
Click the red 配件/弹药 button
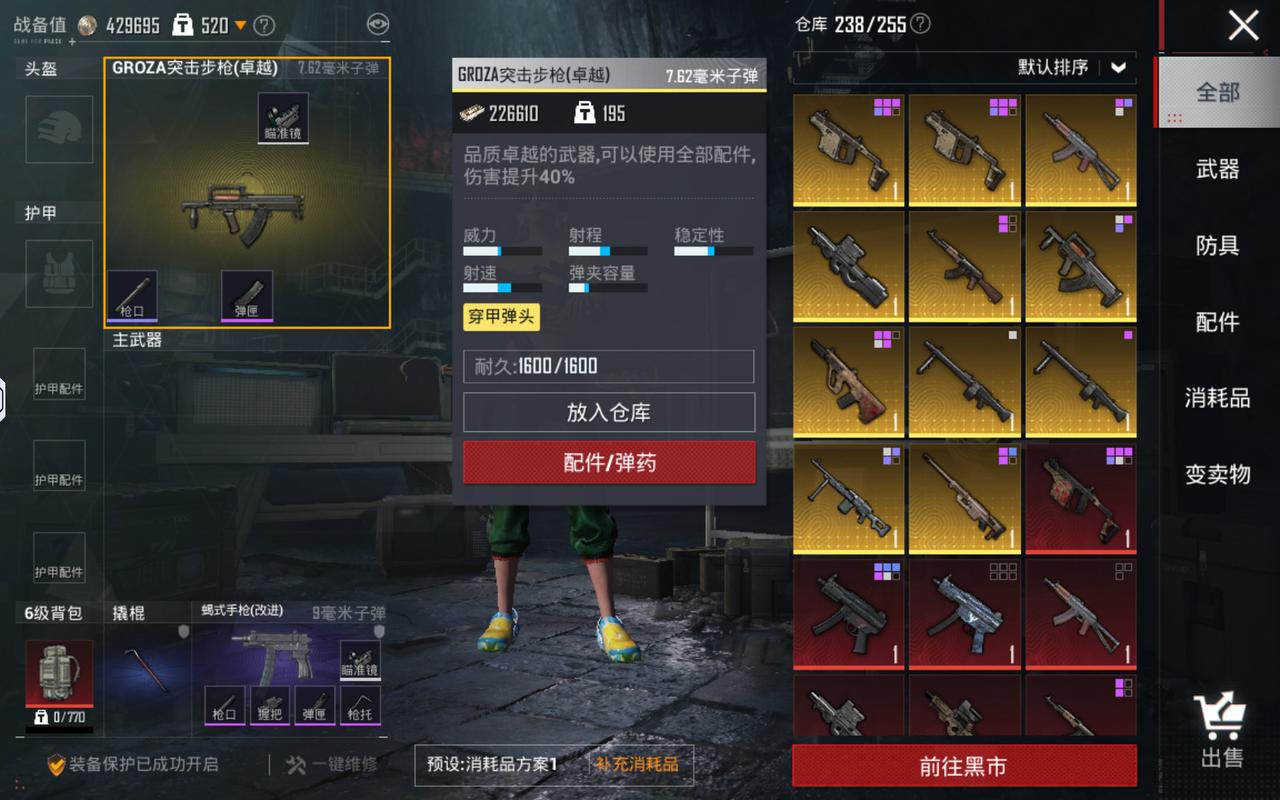pos(608,463)
